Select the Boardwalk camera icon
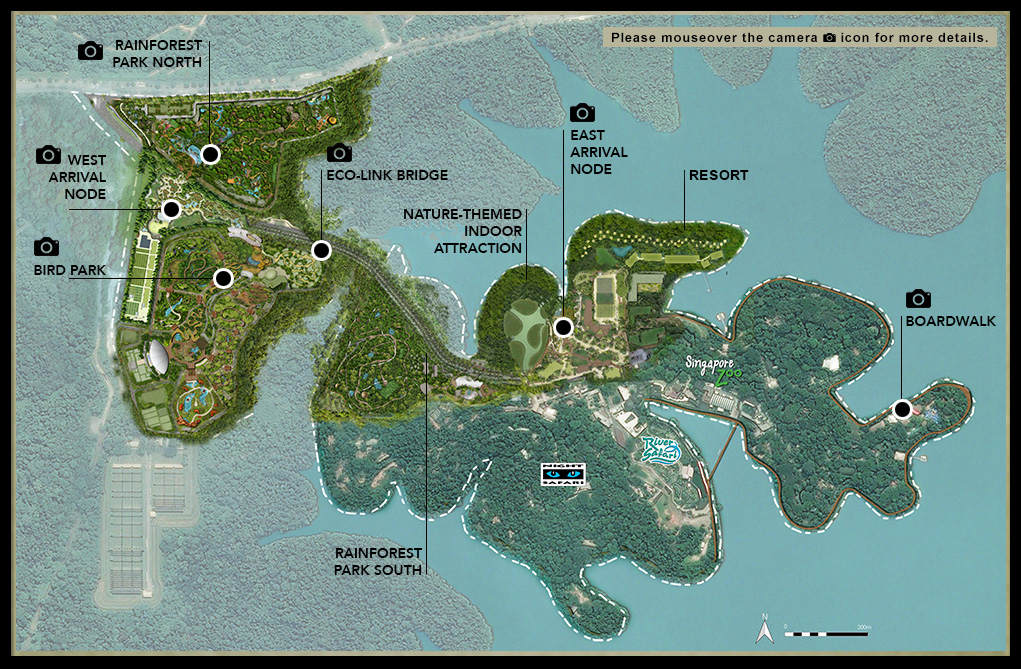This screenshot has height=669, width=1021. point(918,299)
